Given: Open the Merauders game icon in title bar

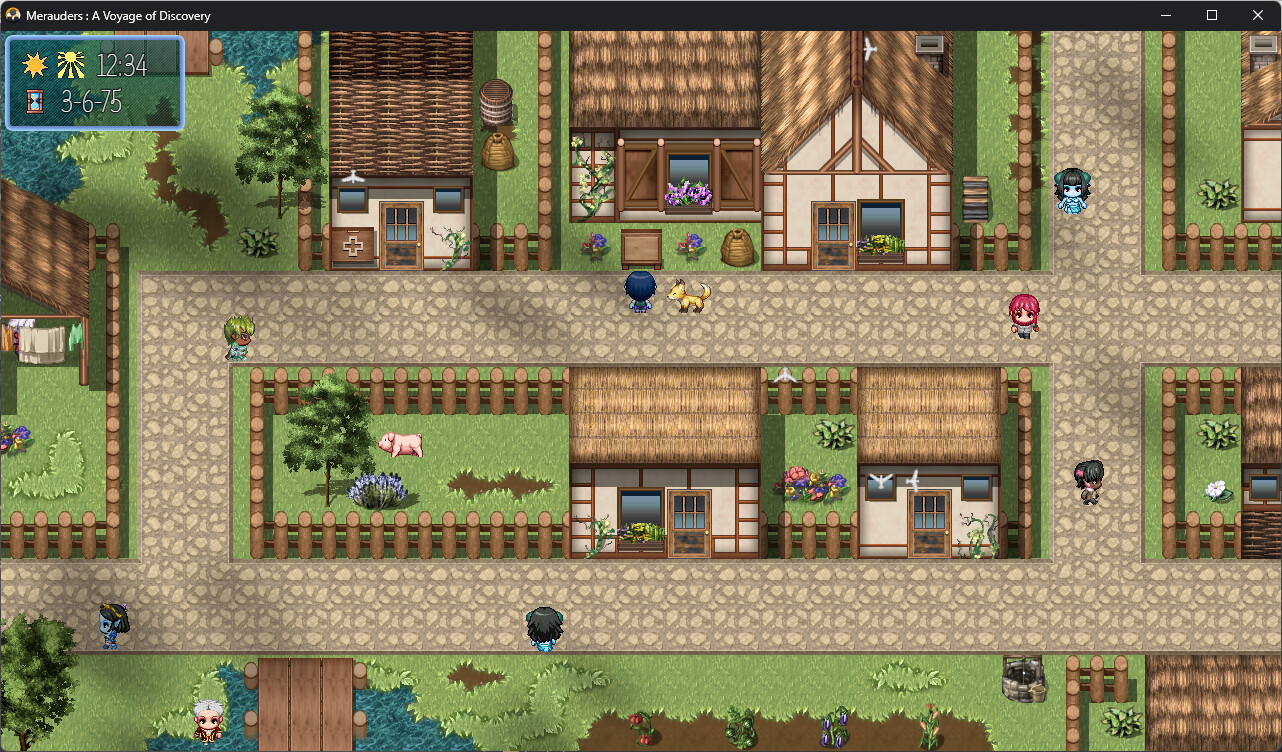Looking at the screenshot, I should (11, 15).
